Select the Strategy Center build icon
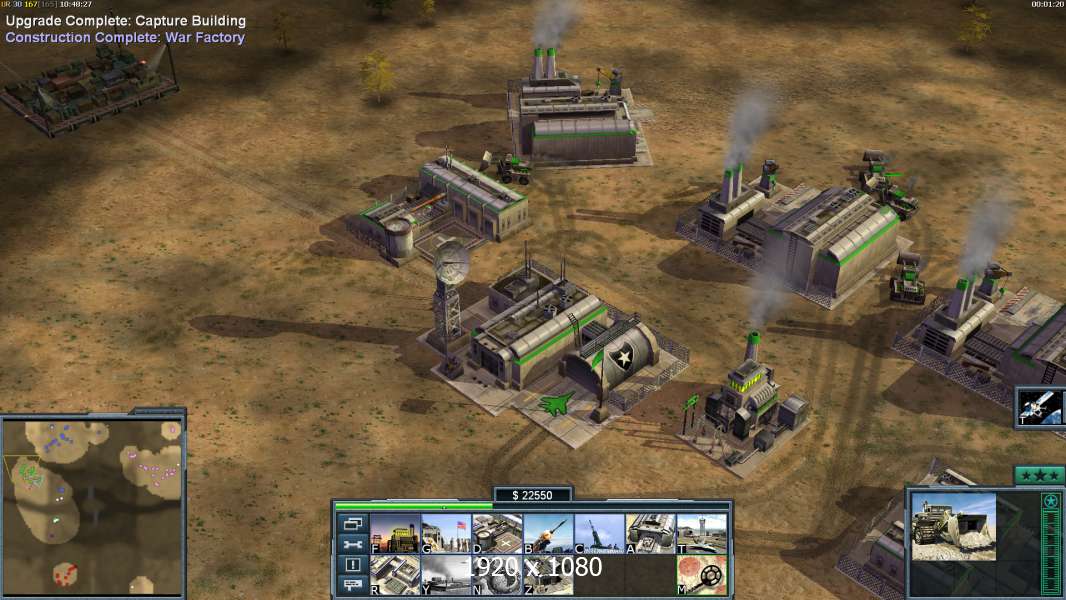 tap(395, 575)
